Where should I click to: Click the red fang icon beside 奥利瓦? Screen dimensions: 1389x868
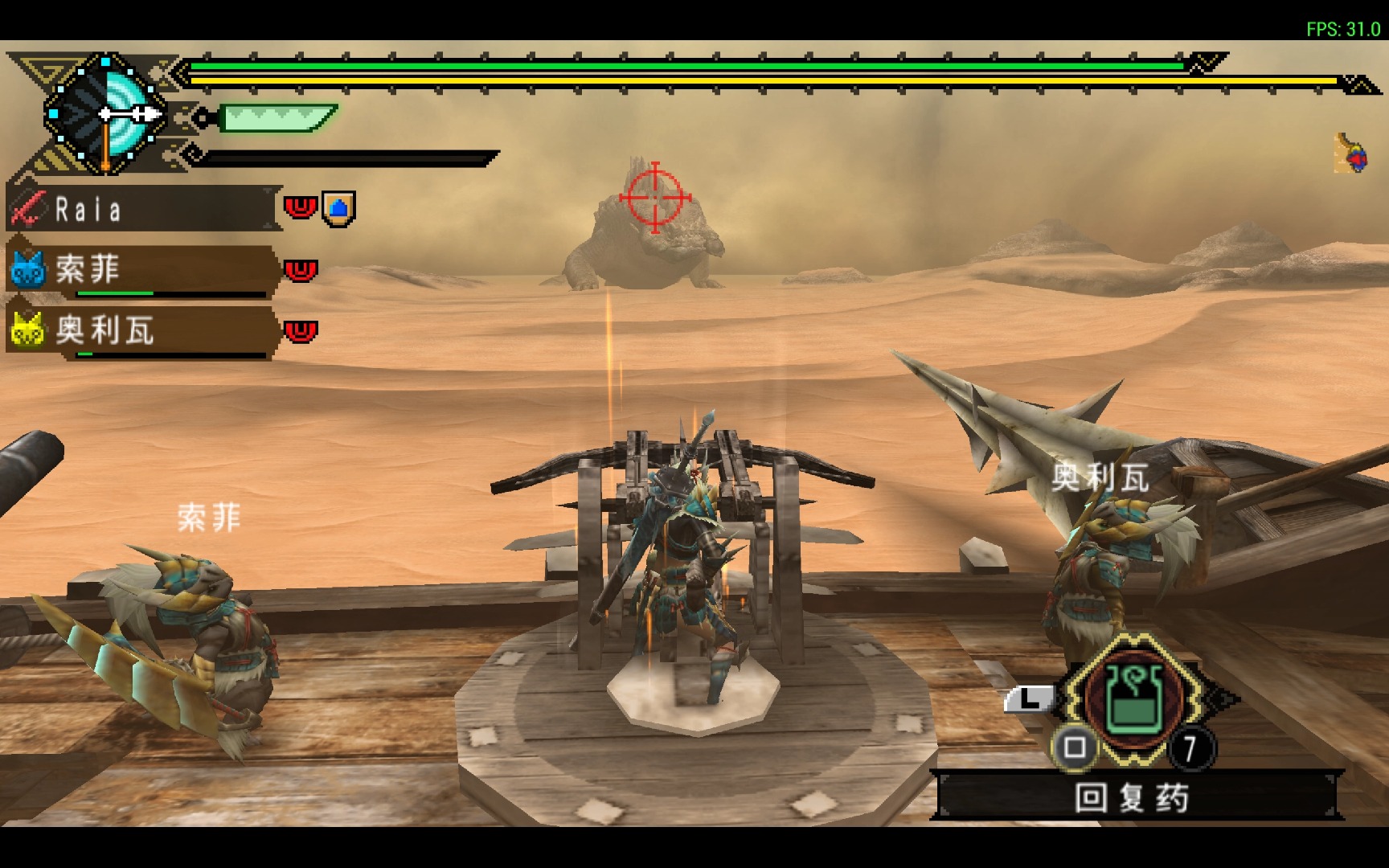(301, 330)
